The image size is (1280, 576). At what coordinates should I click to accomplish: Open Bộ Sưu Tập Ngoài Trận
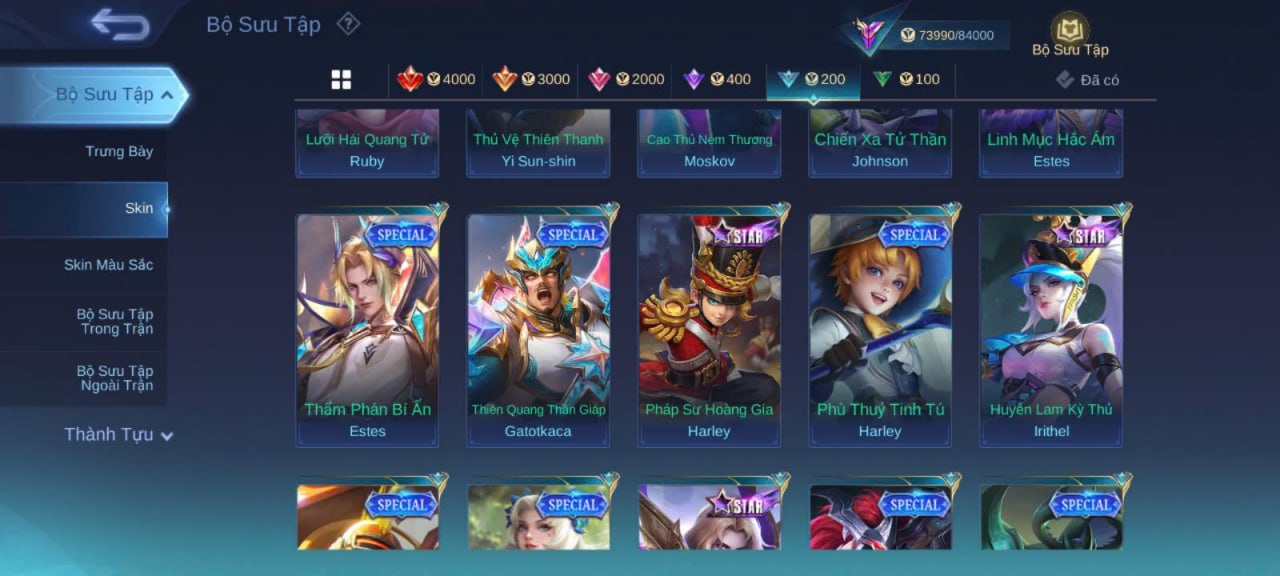coord(116,378)
